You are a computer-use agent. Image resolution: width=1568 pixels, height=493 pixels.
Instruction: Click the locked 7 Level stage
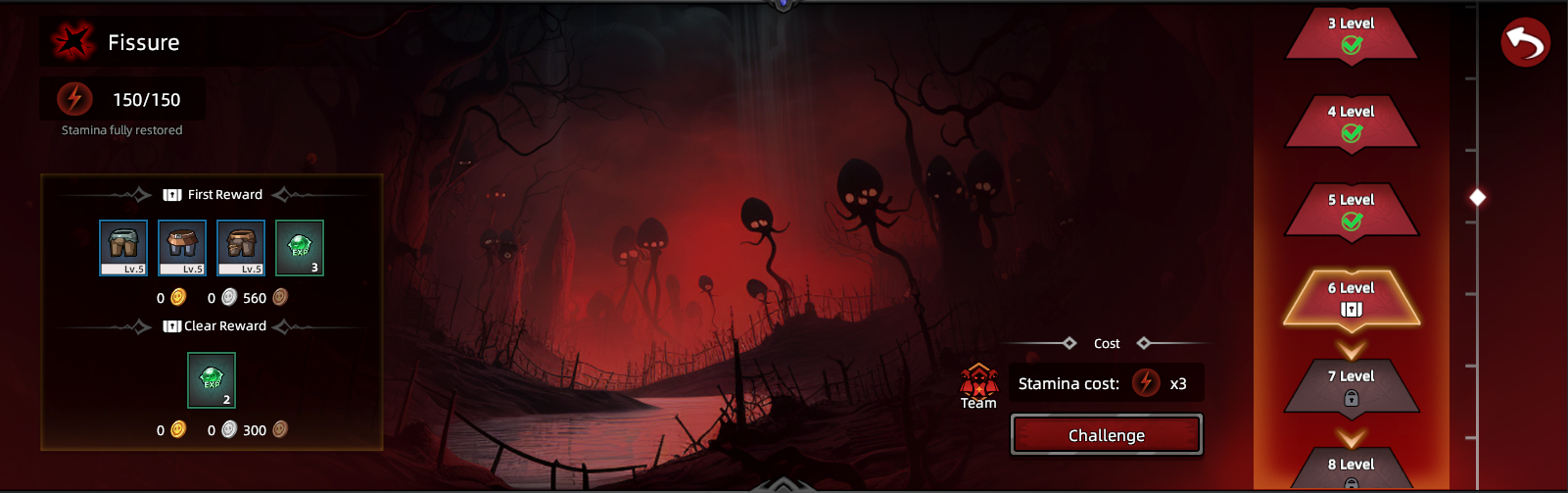point(1352,387)
